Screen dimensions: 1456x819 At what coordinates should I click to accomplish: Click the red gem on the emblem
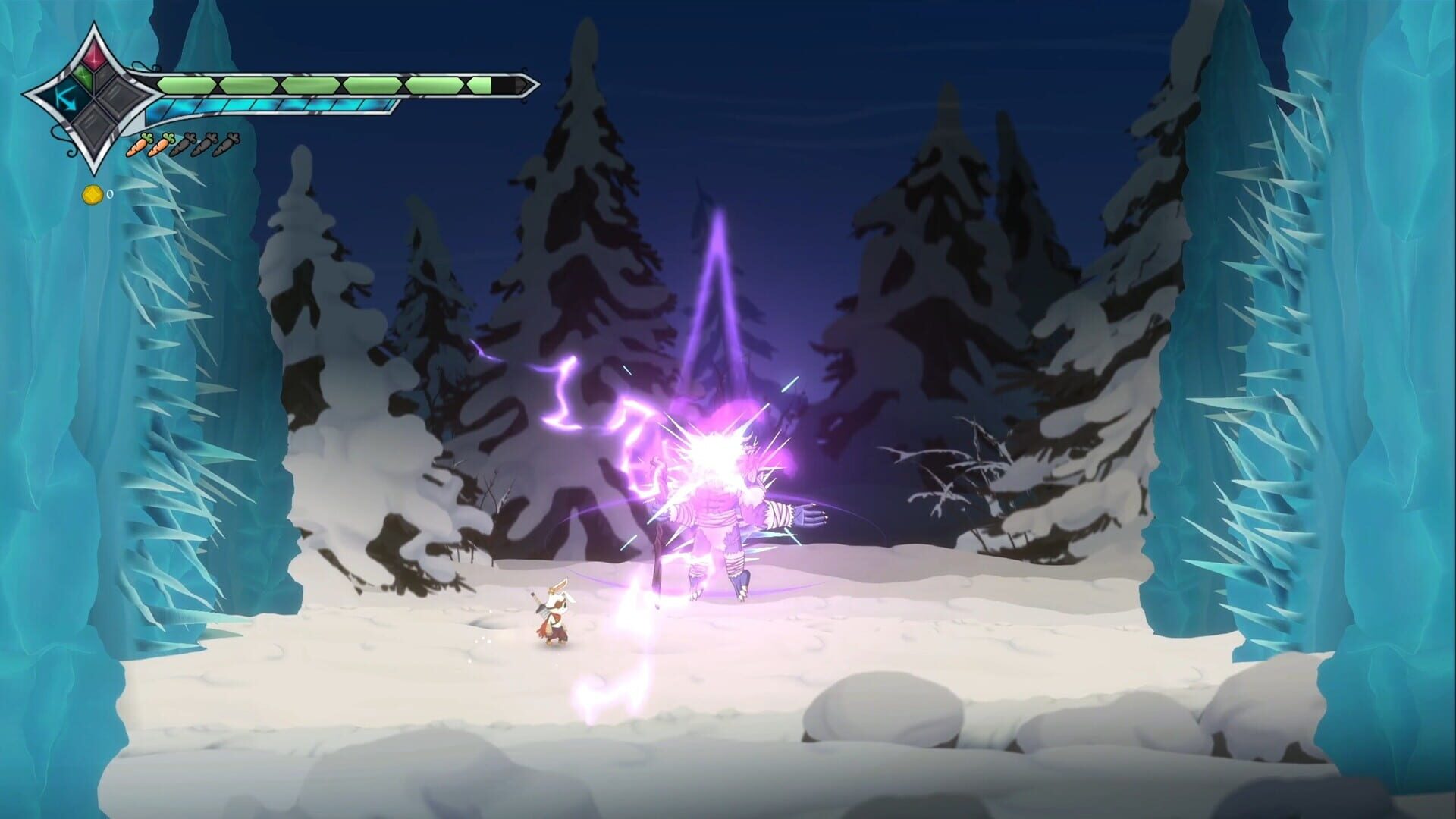click(94, 57)
